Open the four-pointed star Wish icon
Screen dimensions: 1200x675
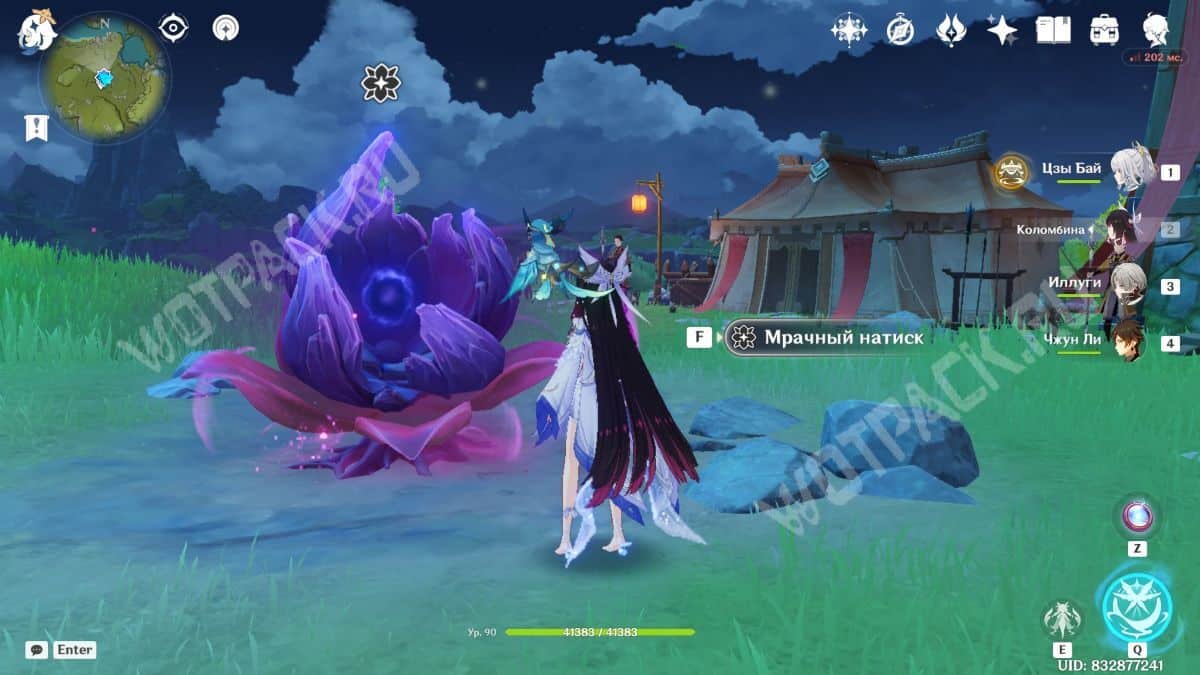tap(1001, 31)
